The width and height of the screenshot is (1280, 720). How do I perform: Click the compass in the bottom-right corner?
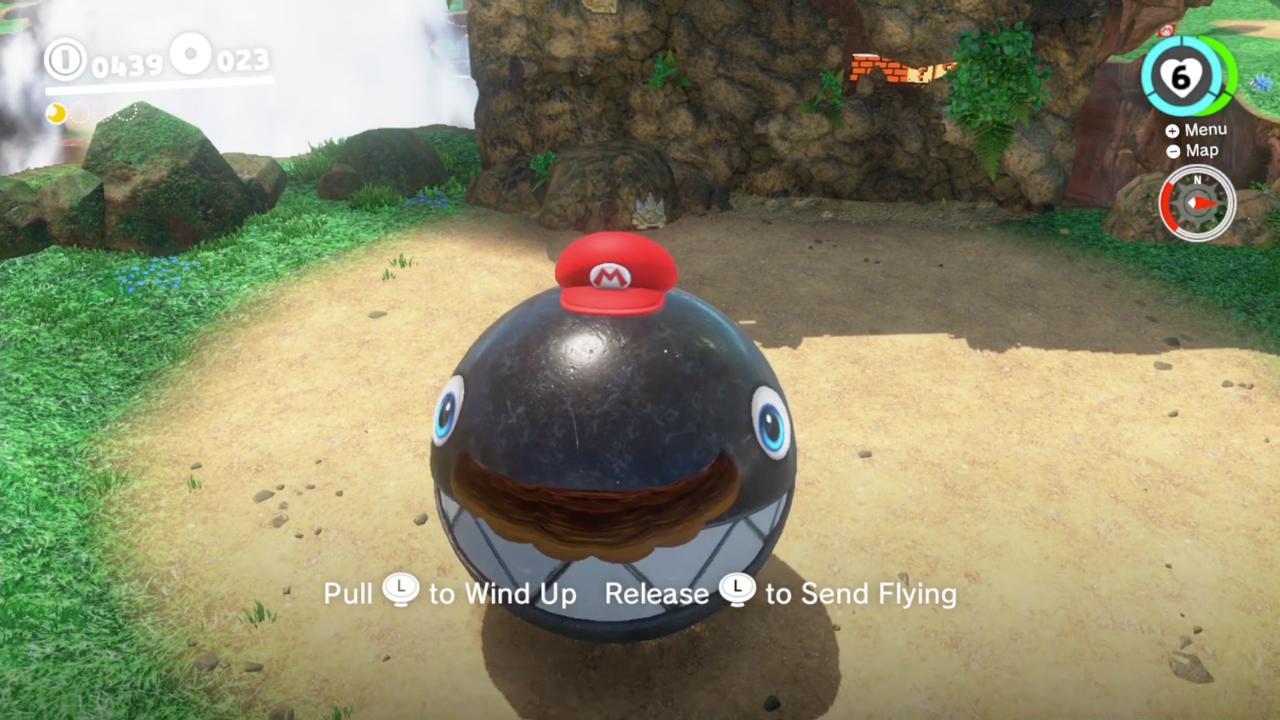(x=1196, y=203)
